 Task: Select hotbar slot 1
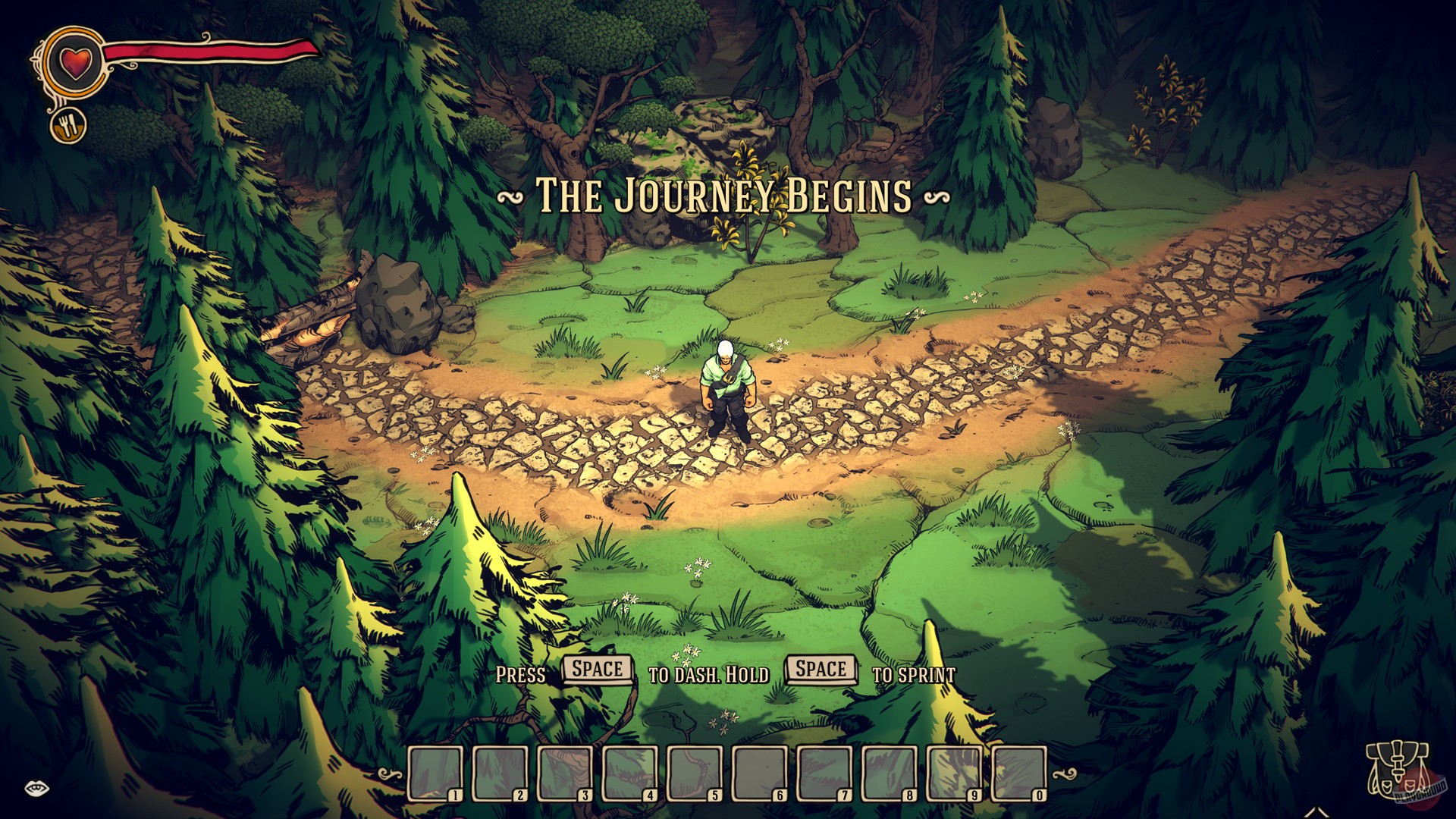435,773
